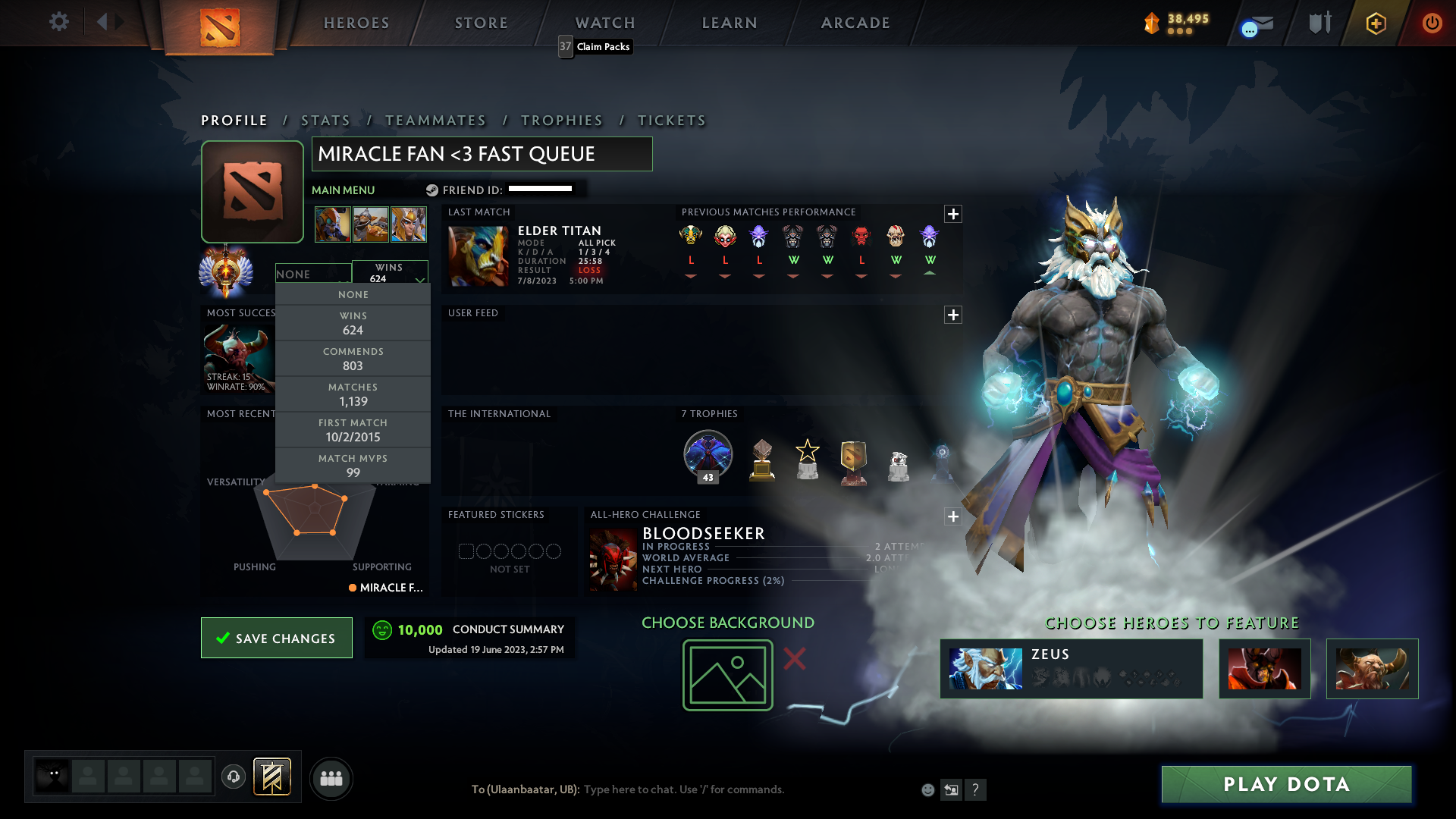Click the emoticon smiley icon near chat
Viewport: 1456px width, 819px height.
pos(927,789)
